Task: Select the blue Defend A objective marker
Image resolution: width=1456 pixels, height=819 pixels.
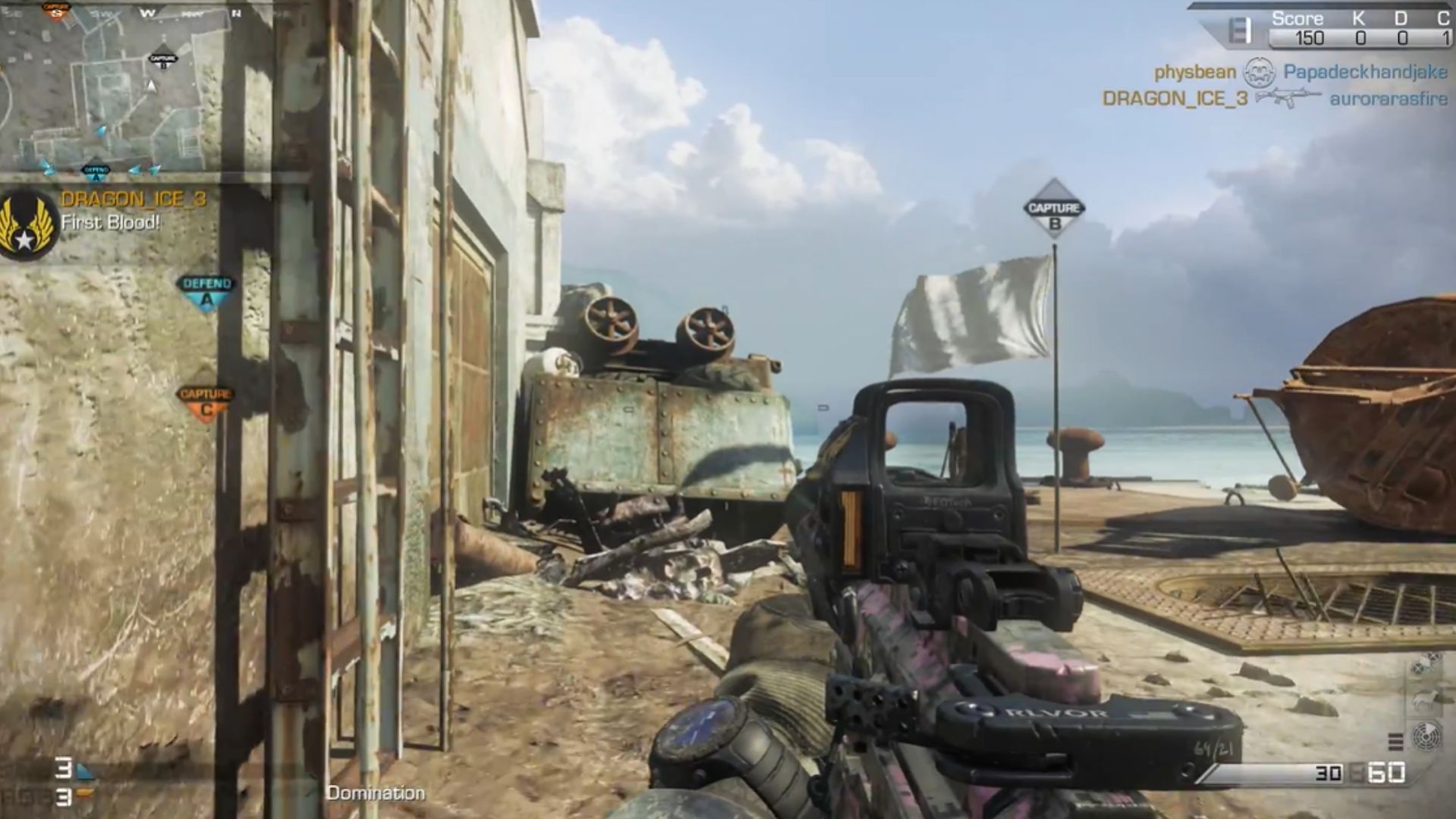Action: point(207,290)
